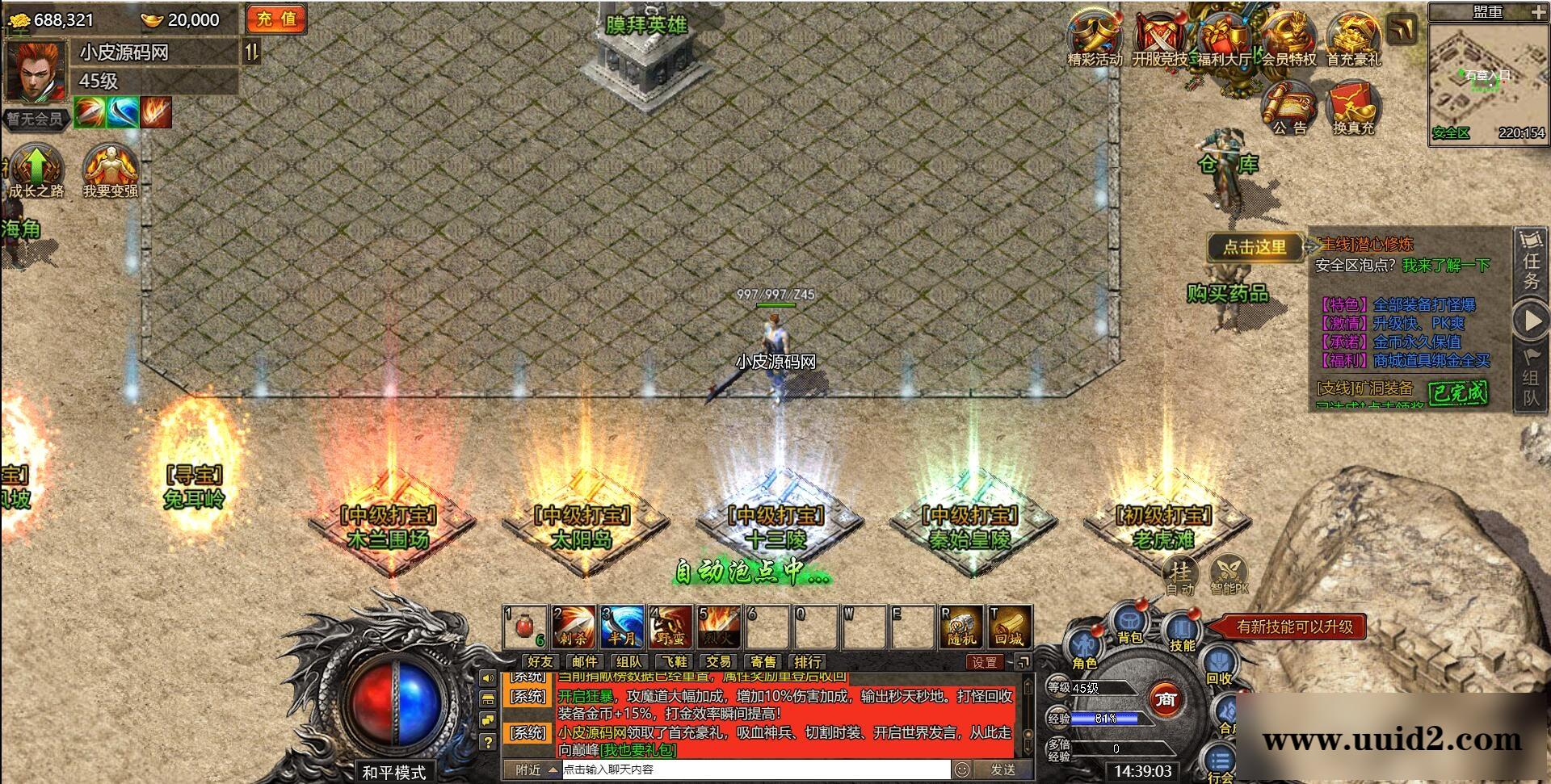Click the 点击这里 quest guide button
The width and height of the screenshot is (1551, 784).
[1255, 247]
